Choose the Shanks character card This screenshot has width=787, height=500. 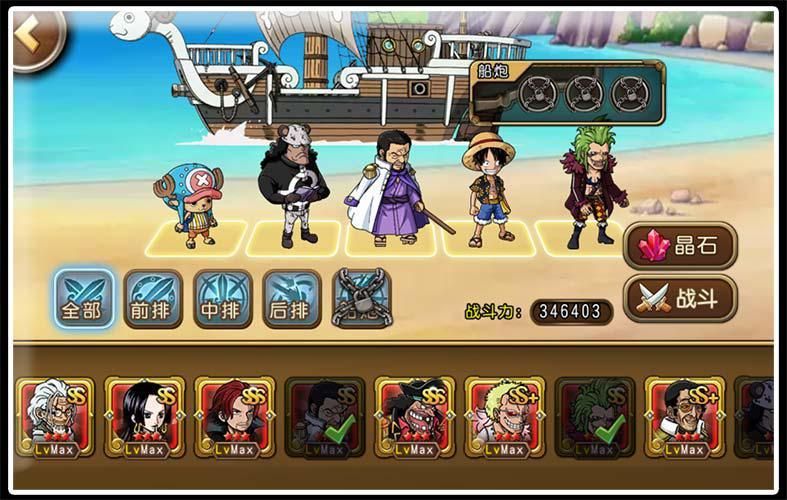(x=235, y=416)
